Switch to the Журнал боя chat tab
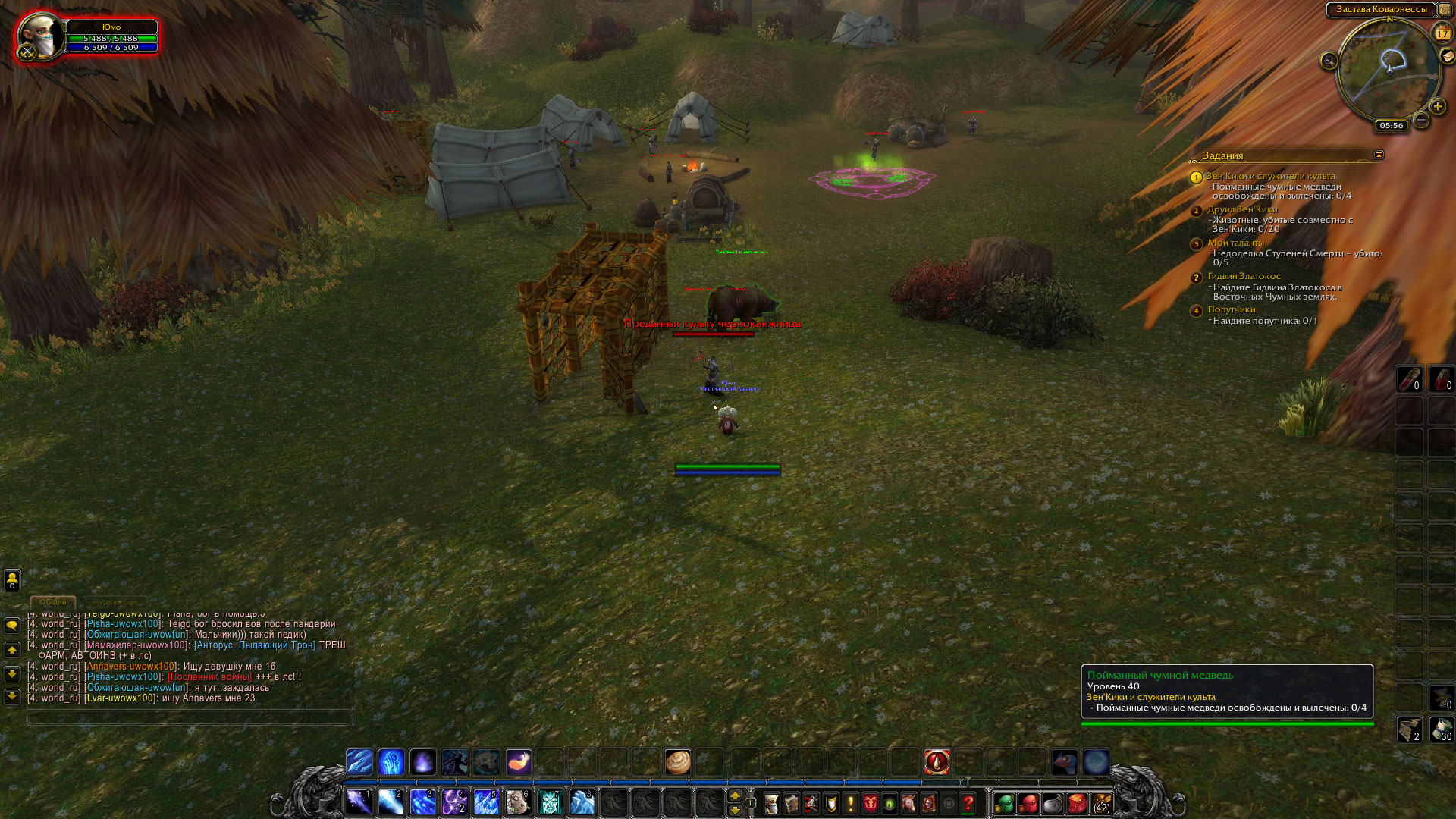Viewport: 1456px width, 819px height. (x=115, y=602)
